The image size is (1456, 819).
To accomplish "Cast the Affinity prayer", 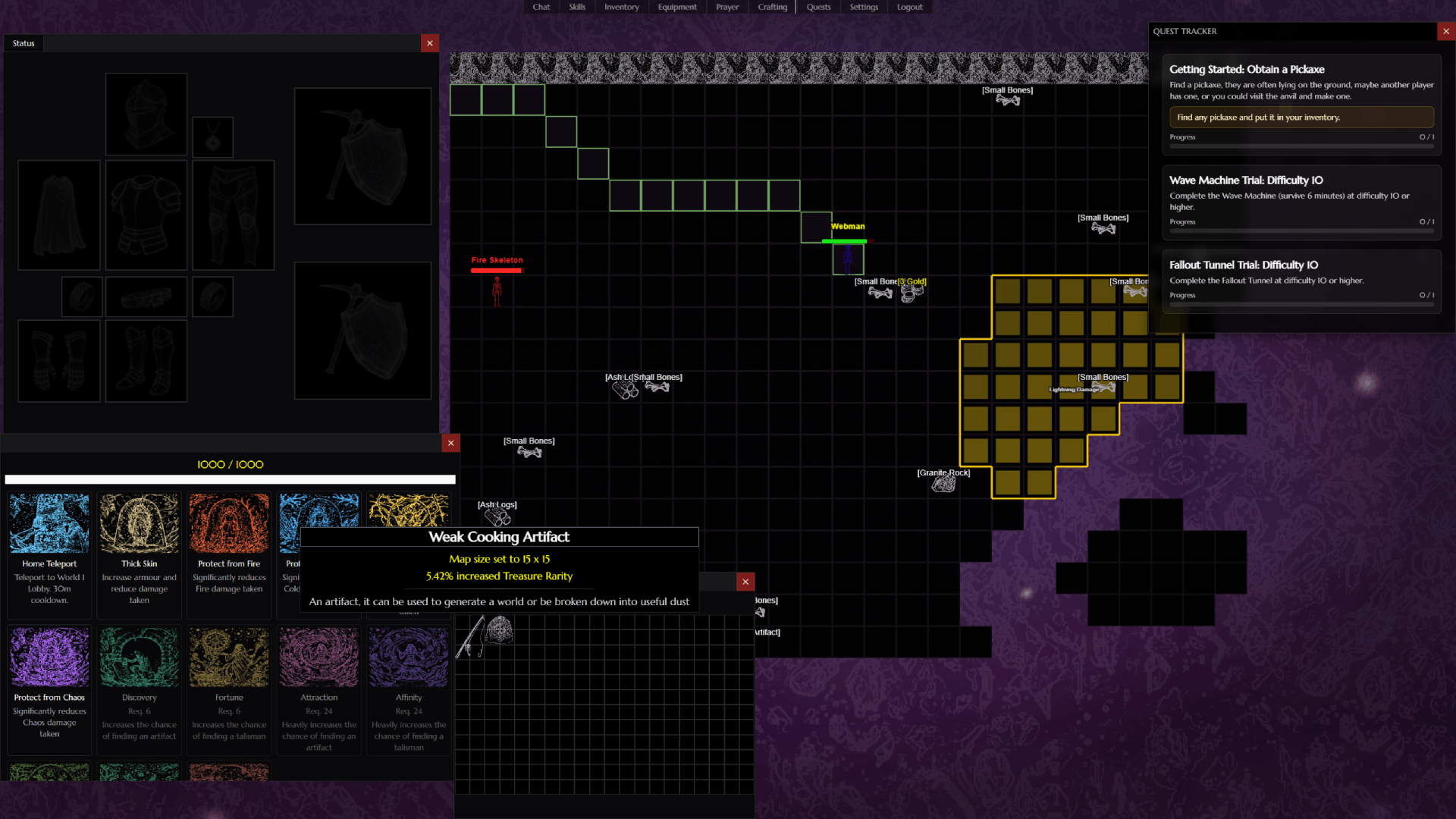I will tap(408, 657).
